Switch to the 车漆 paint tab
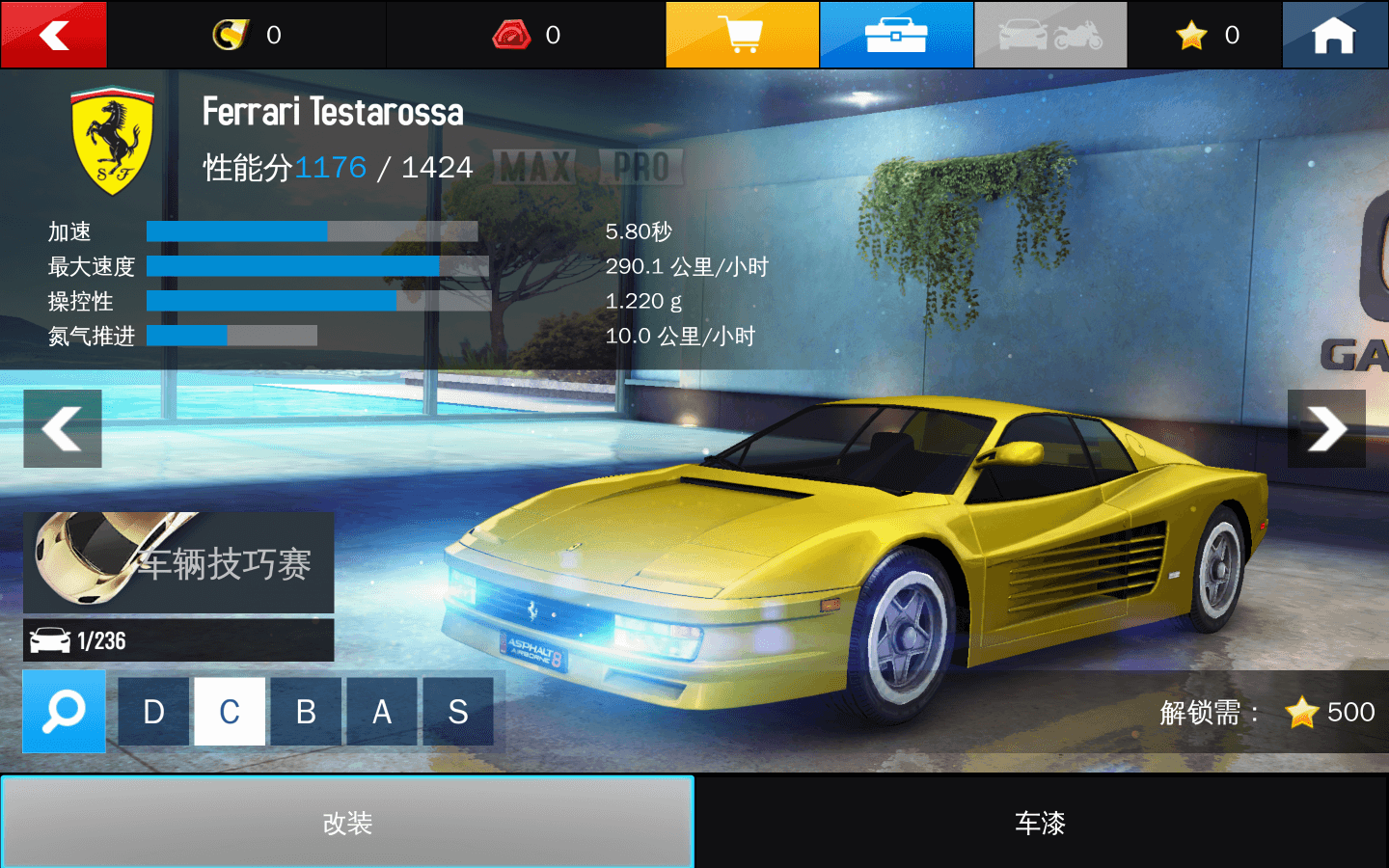 tap(1040, 825)
